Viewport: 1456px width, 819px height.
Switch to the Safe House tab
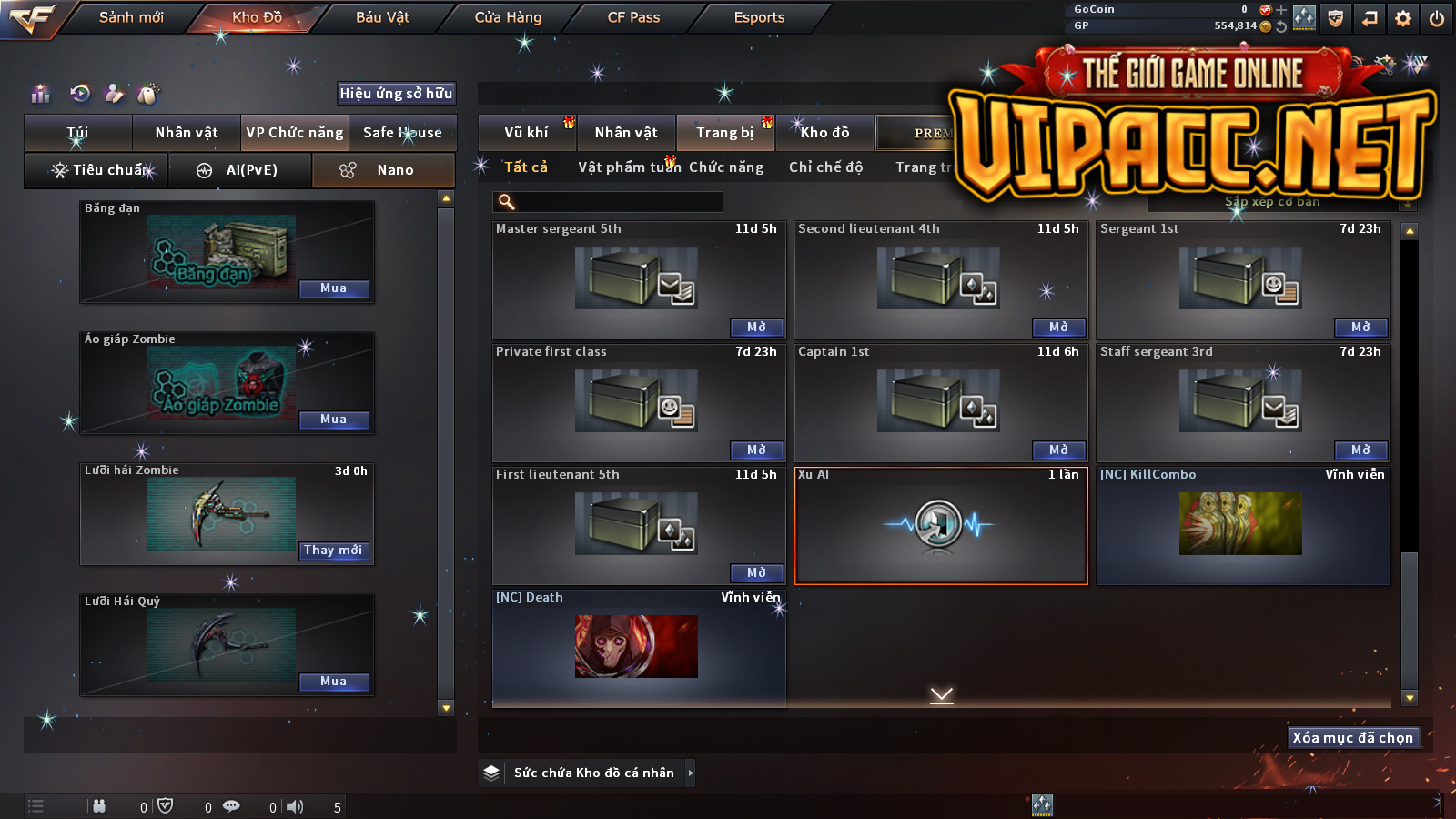pos(402,133)
